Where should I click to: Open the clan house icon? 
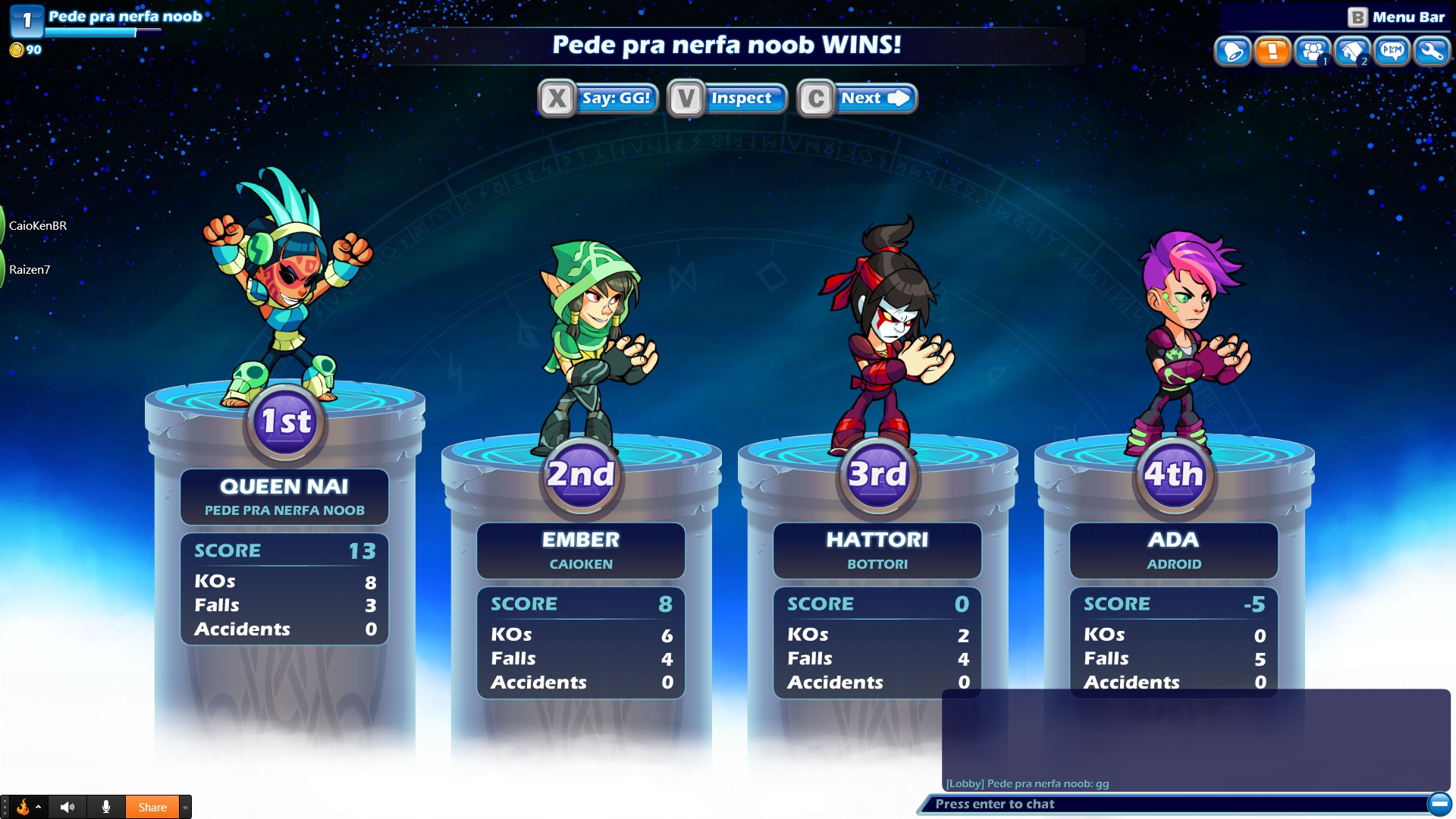click(x=1352, y=52)
